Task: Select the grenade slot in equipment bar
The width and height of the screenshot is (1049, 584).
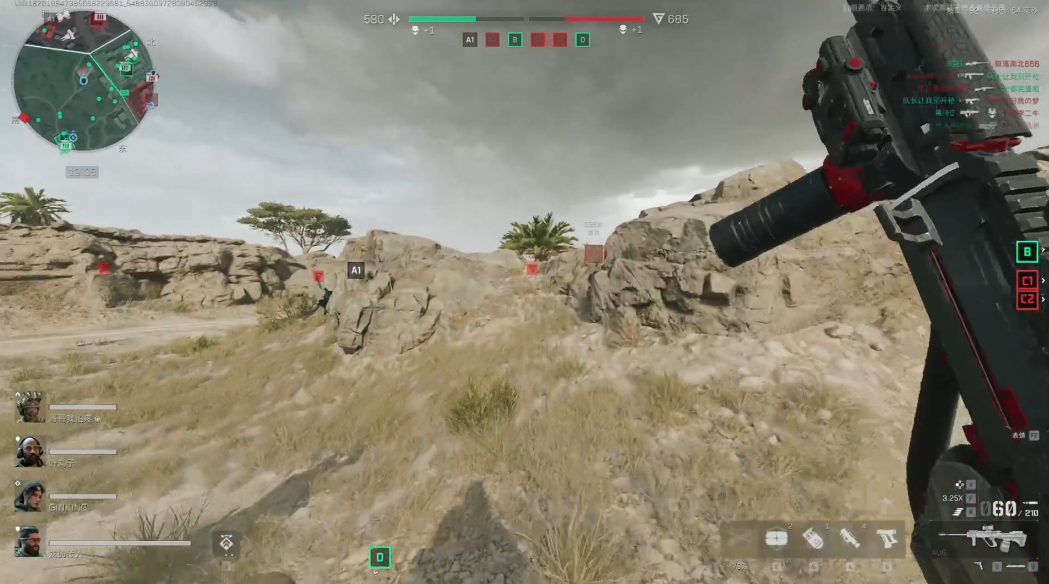Action: point(813,539)
